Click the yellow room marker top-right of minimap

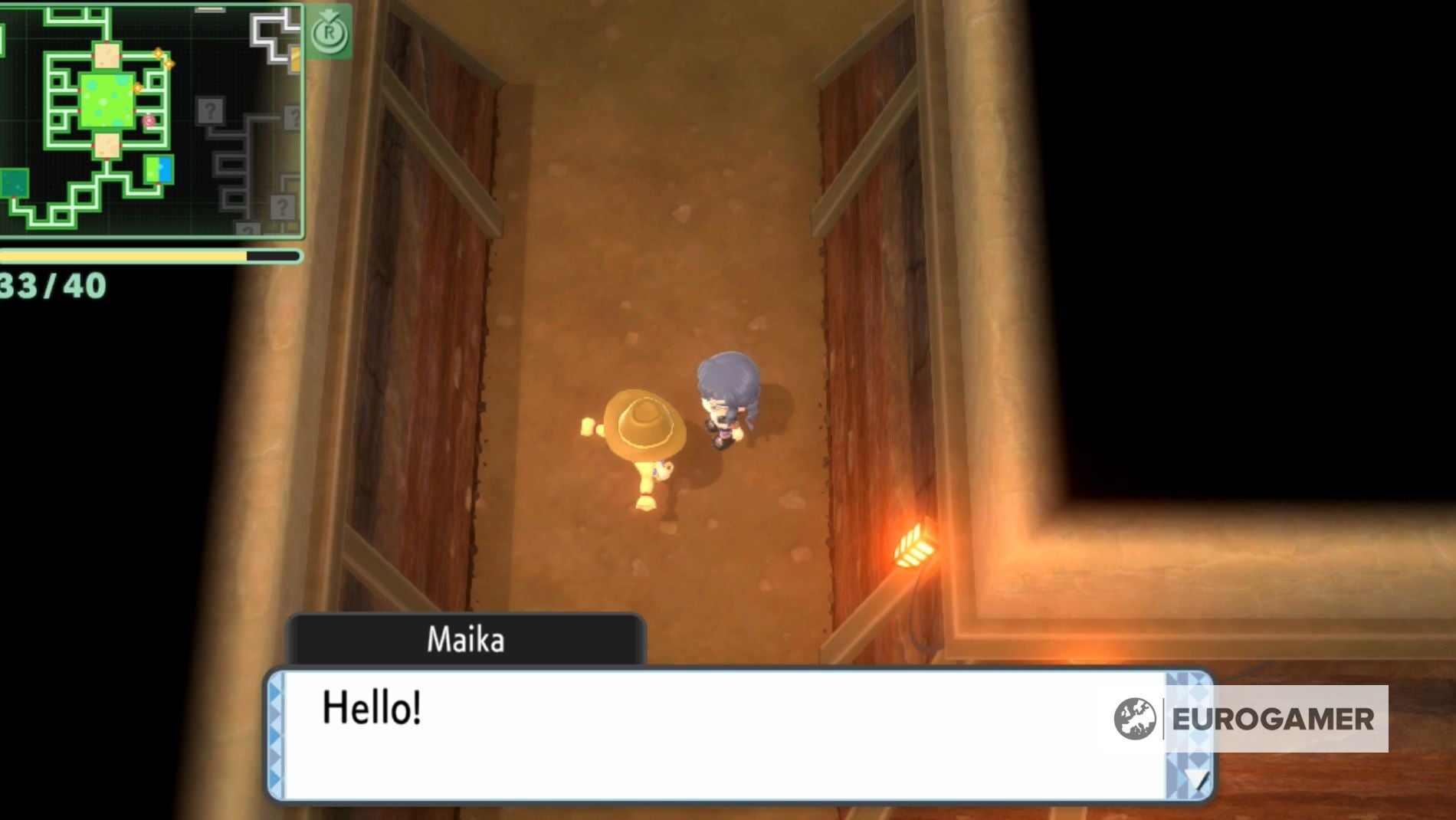(x=293, y=61)
